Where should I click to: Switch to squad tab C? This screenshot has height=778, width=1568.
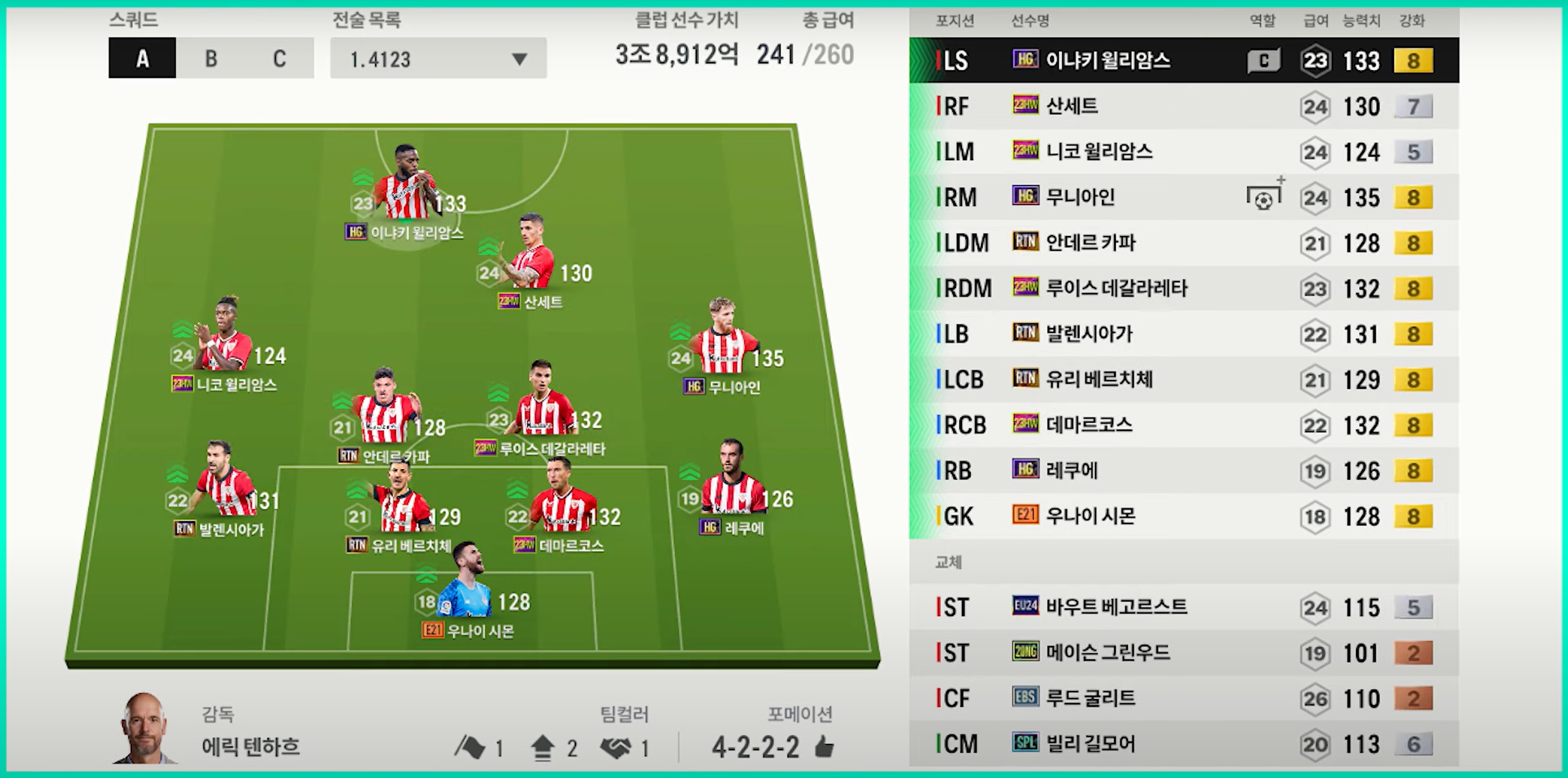click(279, 58)
